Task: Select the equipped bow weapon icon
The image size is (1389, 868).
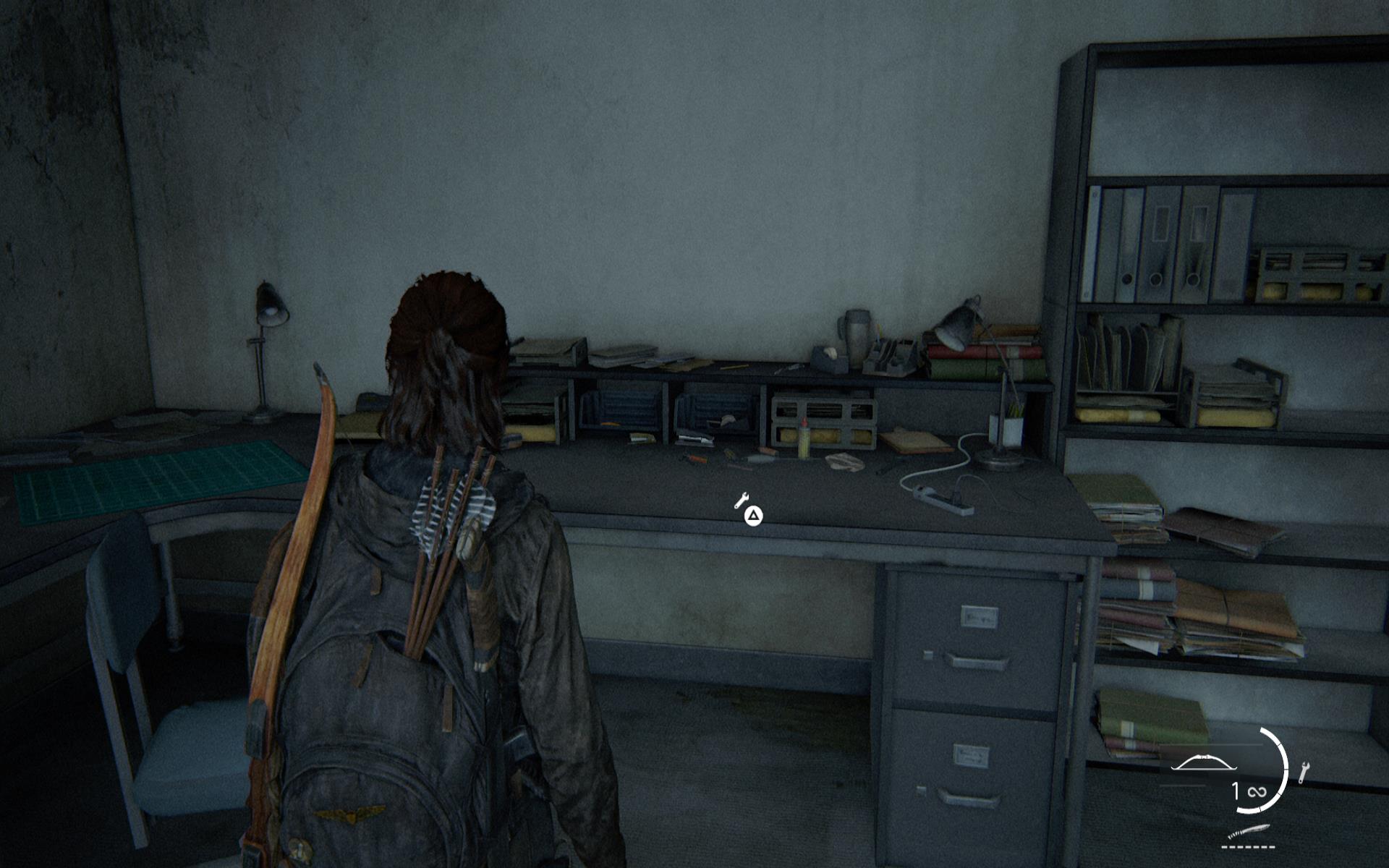Action: coord(1203,764)
